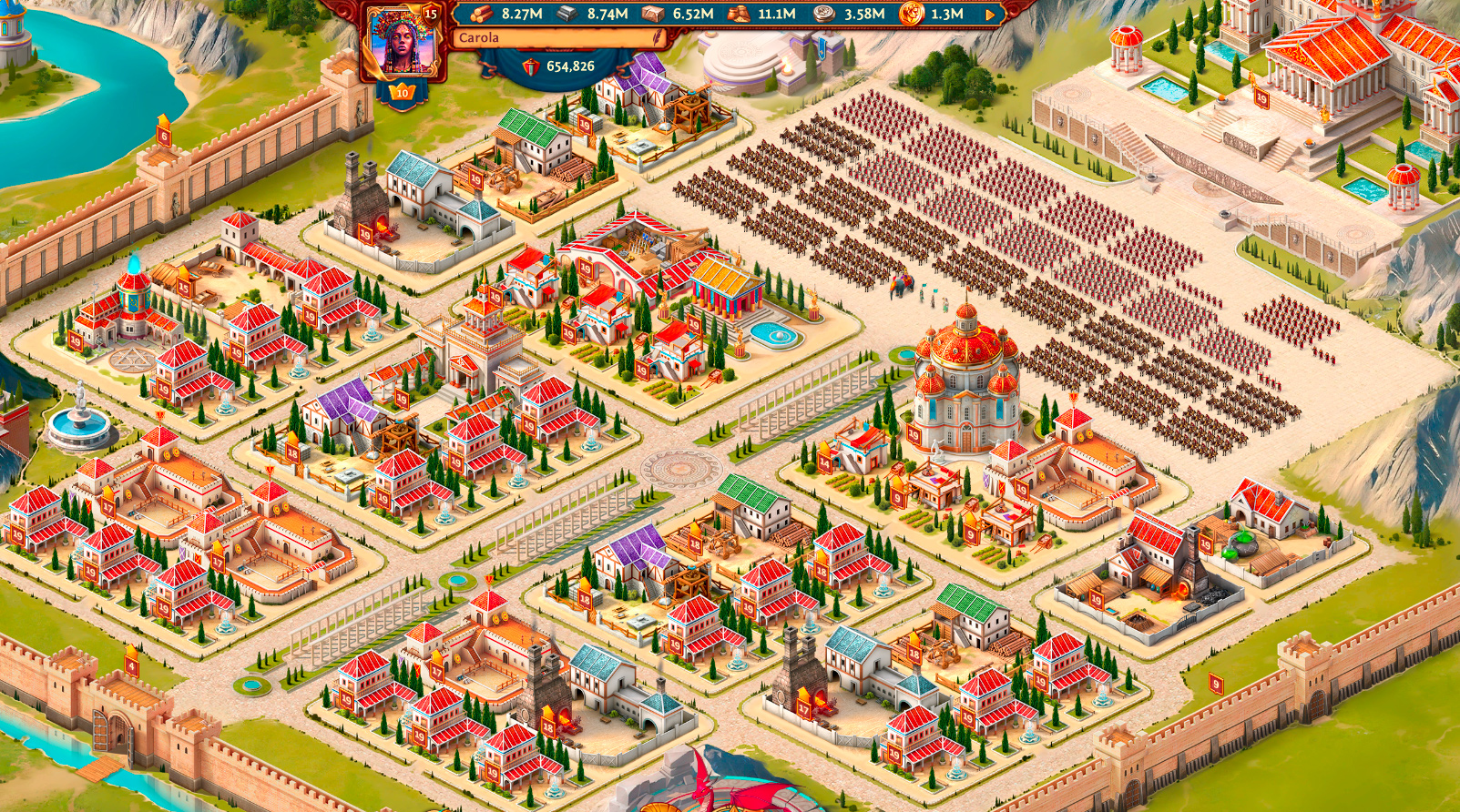Open the crown badge showing level 10
Image resolution: width=1460 pixels, height=812 pixels.
pyautogui.click(x=402, y=93)
